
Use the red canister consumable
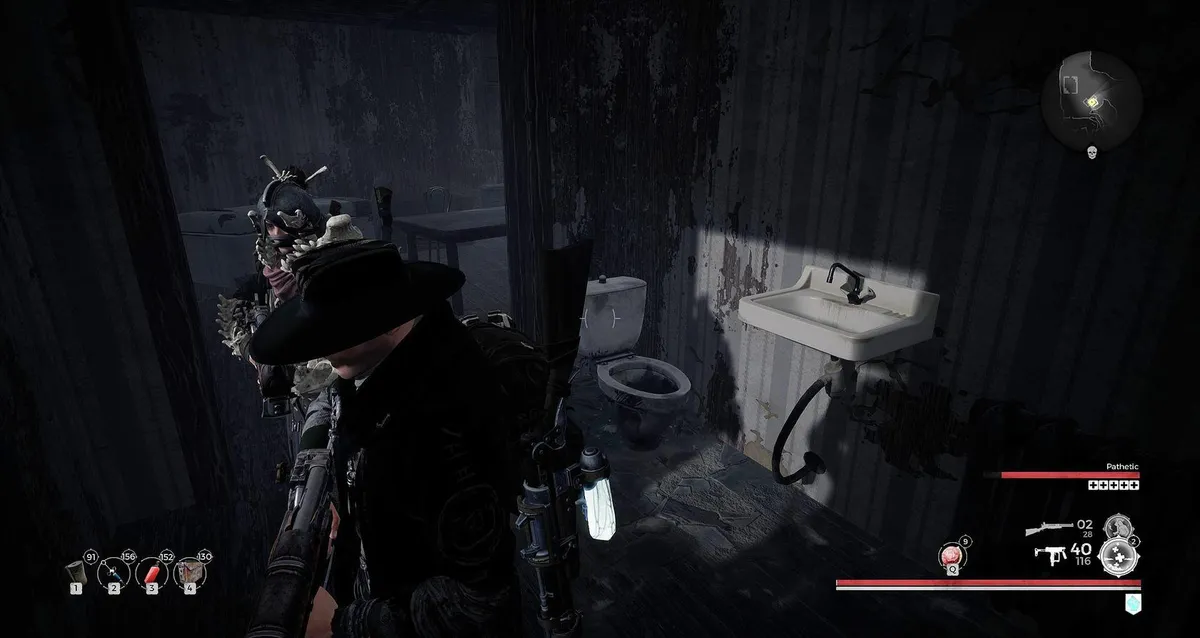150,572
